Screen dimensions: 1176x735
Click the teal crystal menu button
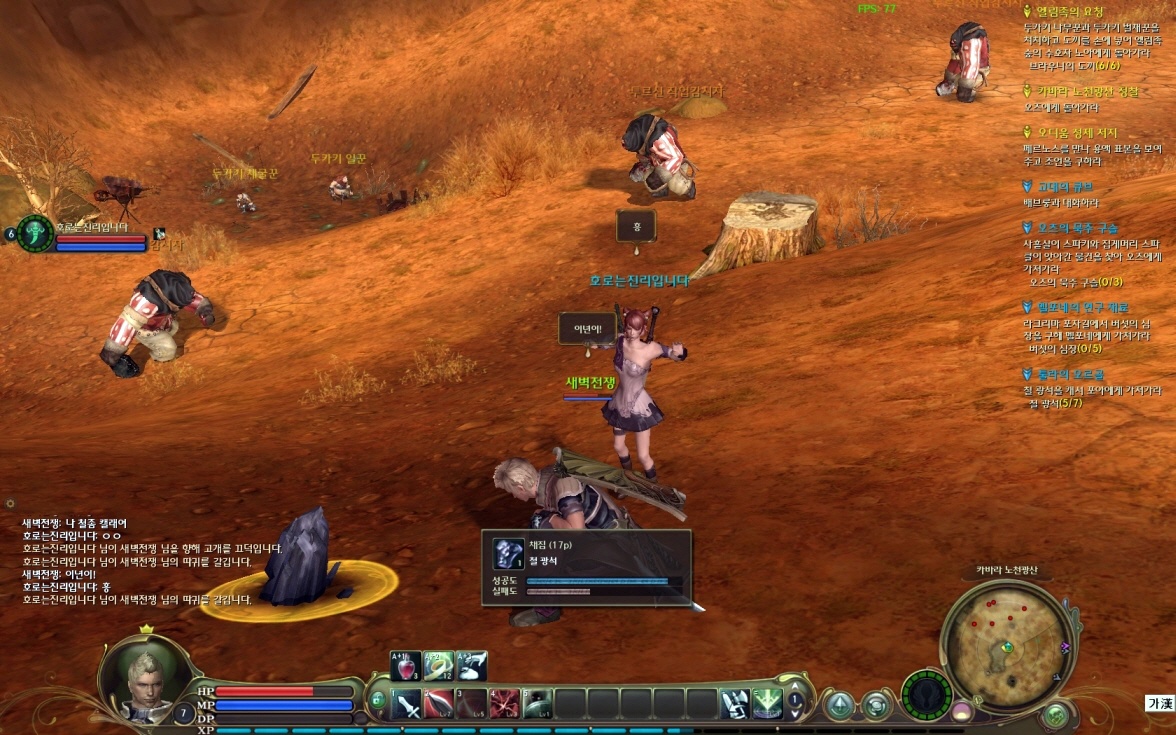840,705
